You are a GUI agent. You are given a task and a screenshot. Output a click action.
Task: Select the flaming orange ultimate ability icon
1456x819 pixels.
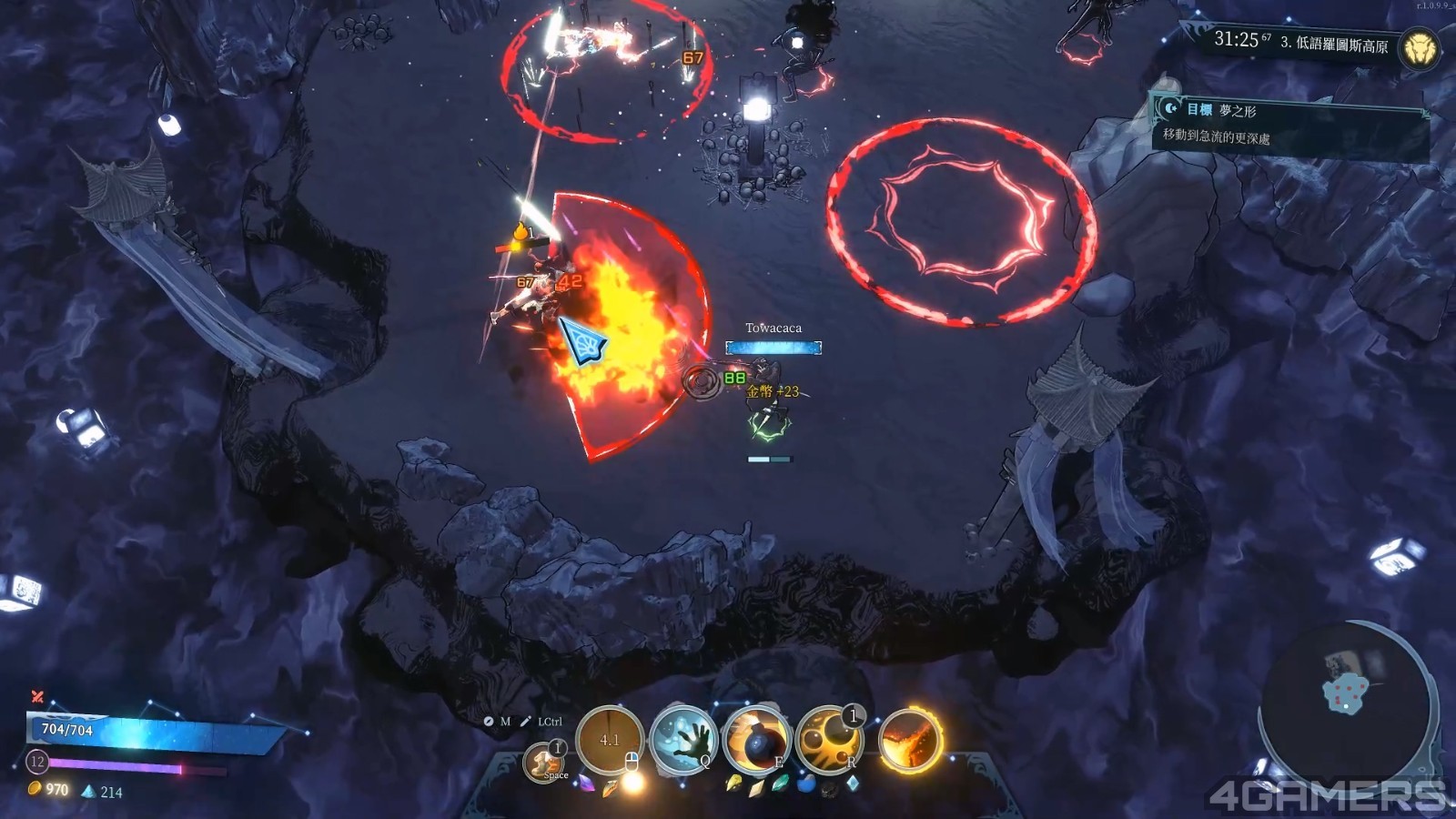909,739
